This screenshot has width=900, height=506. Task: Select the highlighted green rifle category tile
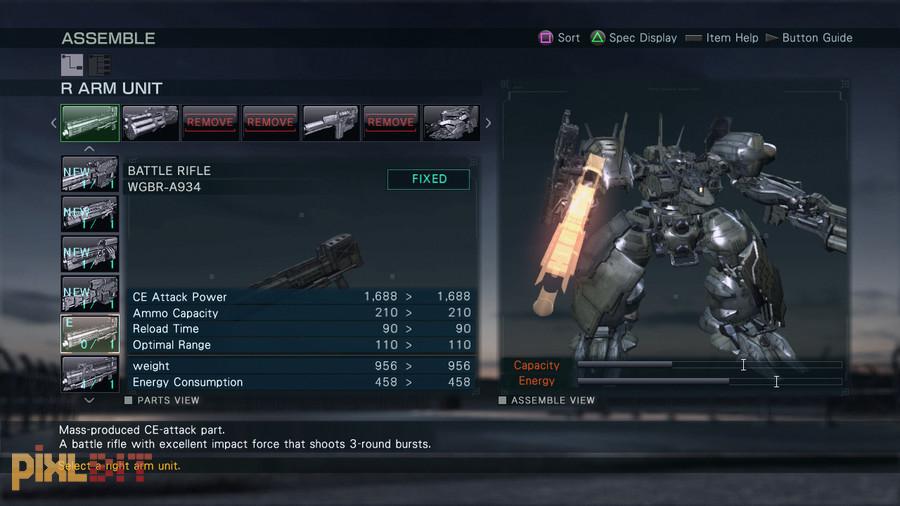click(x=90, y=123)
